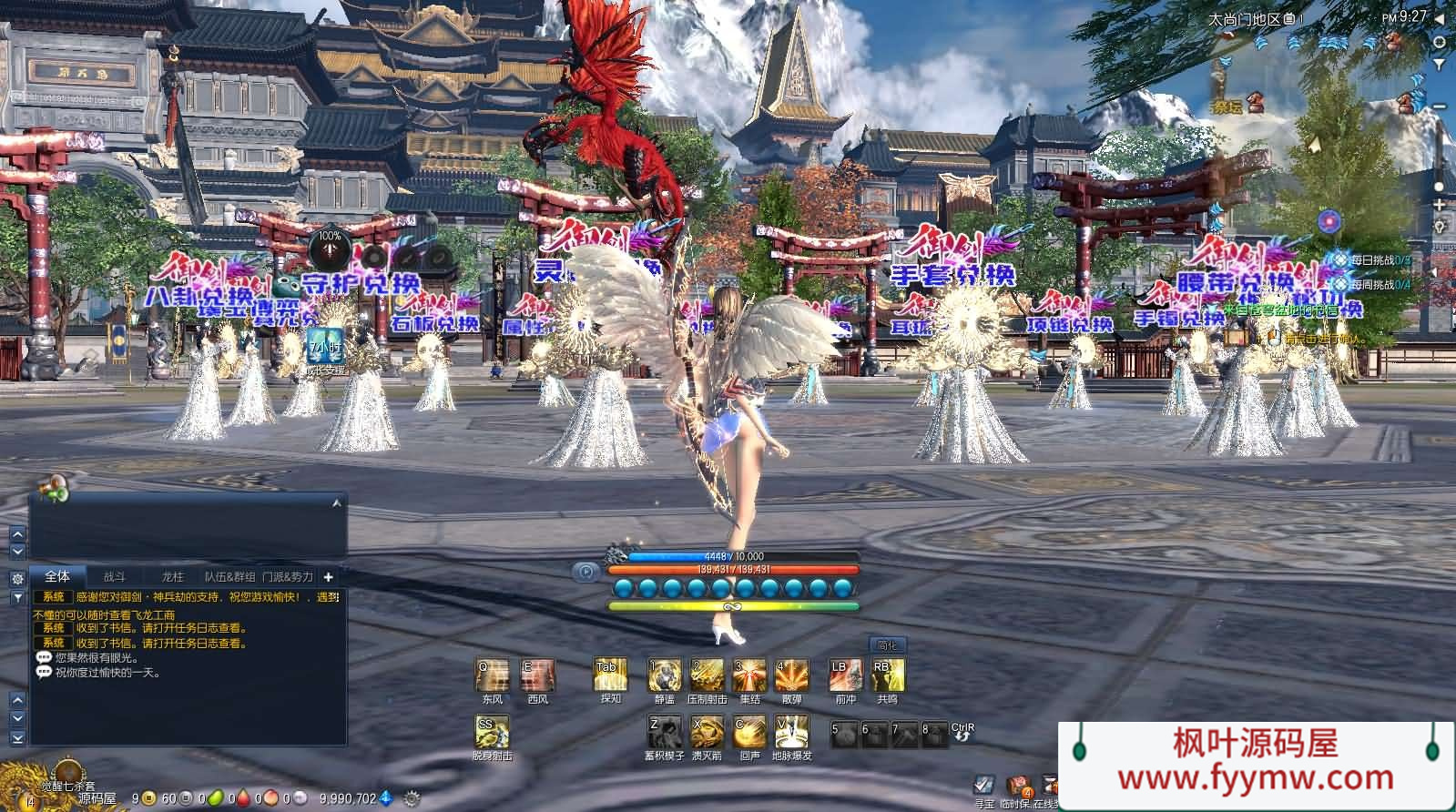The image size is (1456, 812).
Task: Add a new chat tab with plus button
Action: click(329, 576)
